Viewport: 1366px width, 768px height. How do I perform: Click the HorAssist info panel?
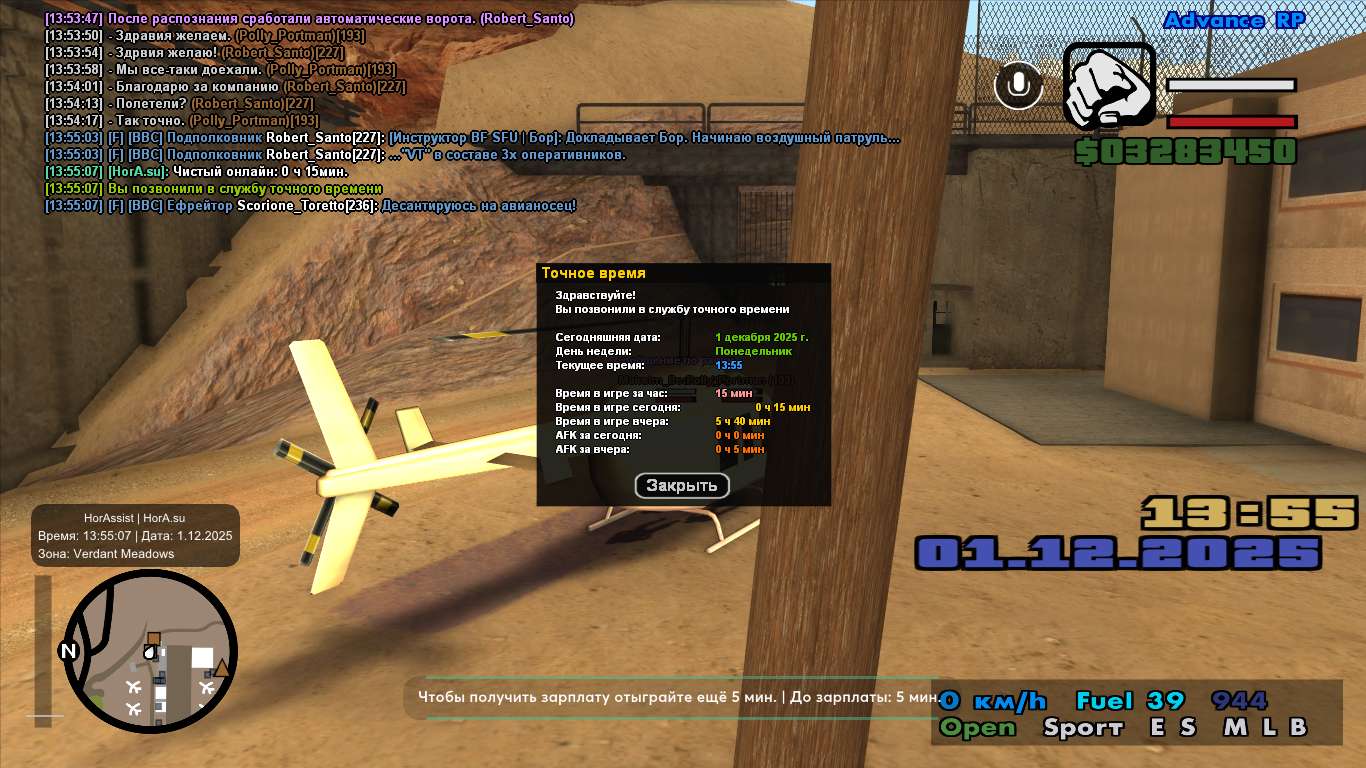tap(135, 536)
